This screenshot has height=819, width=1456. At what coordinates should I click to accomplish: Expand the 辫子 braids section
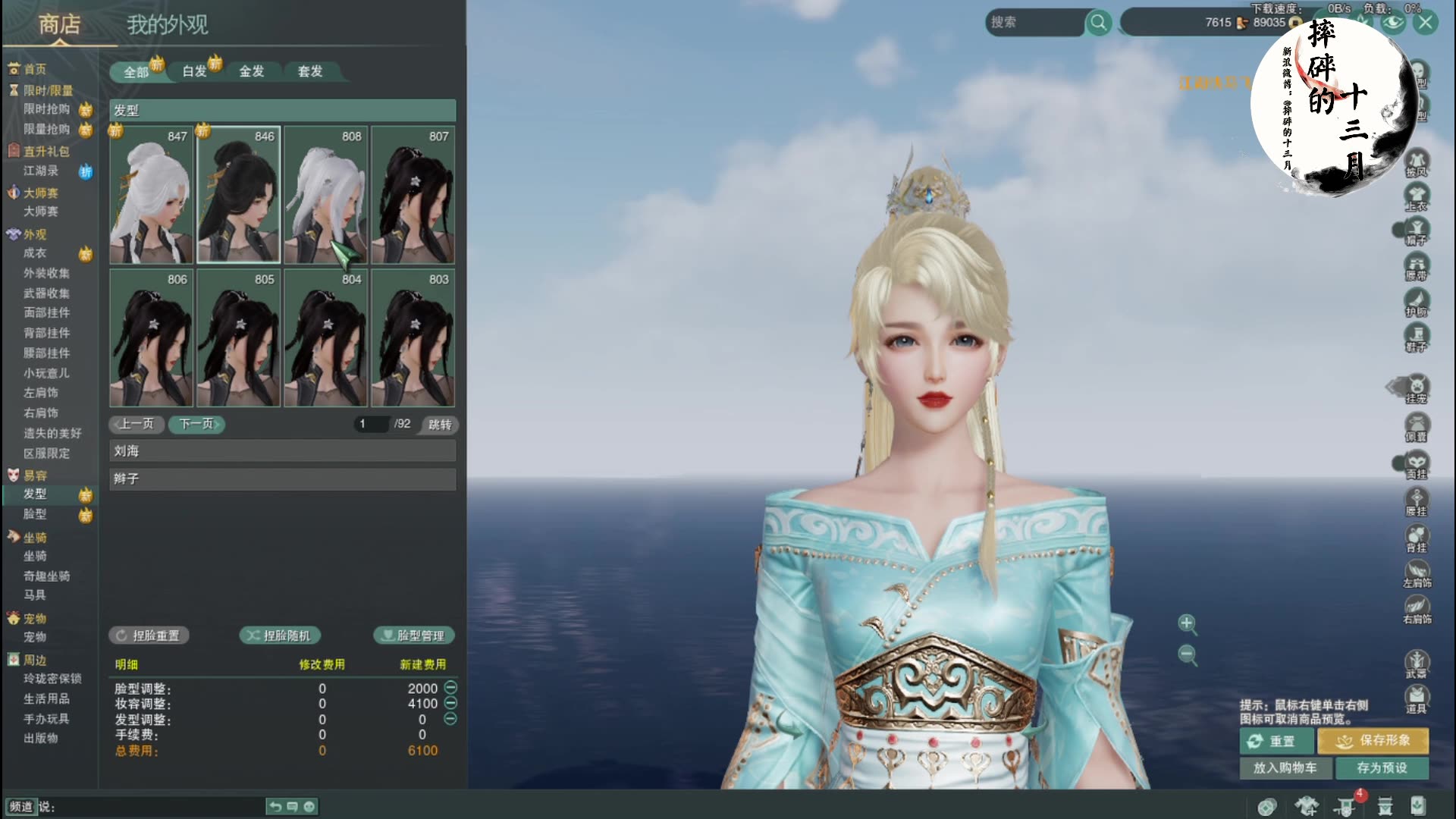pyautogui.click(x=282, y=479)
